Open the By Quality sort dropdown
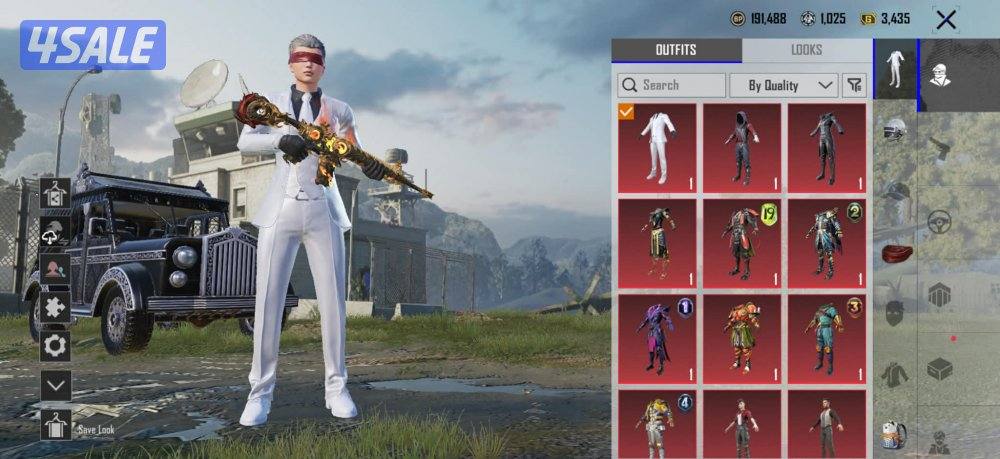This screenshot has width=1000, height=459. click(x=783, y=85)
